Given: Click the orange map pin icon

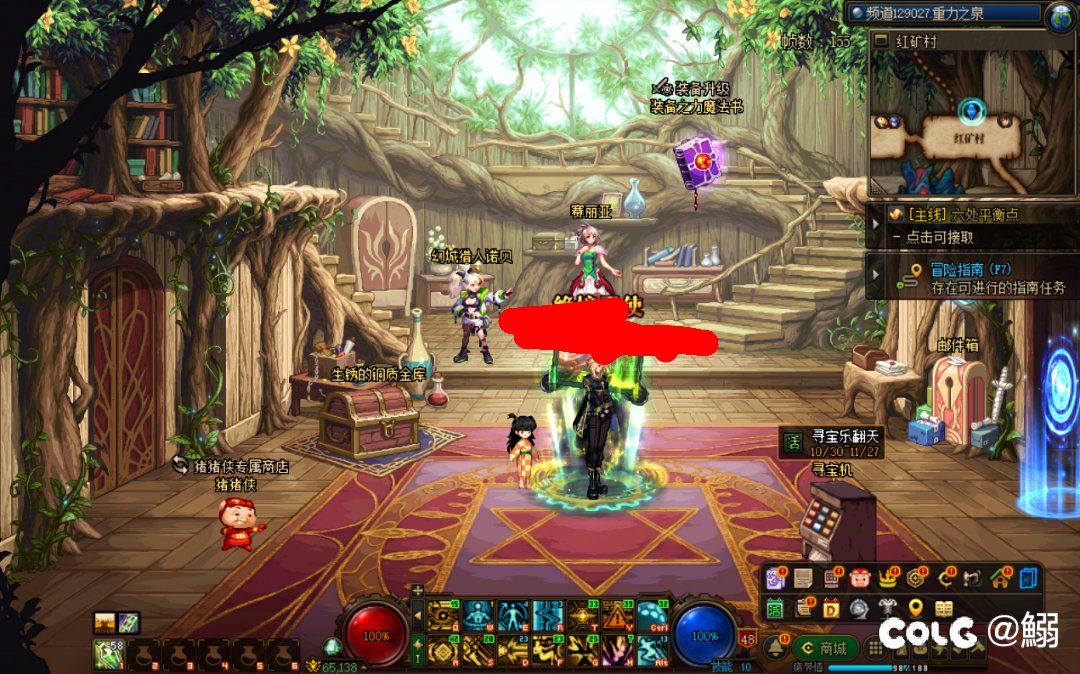Looking at the screenshot, I should coord(915,608).
